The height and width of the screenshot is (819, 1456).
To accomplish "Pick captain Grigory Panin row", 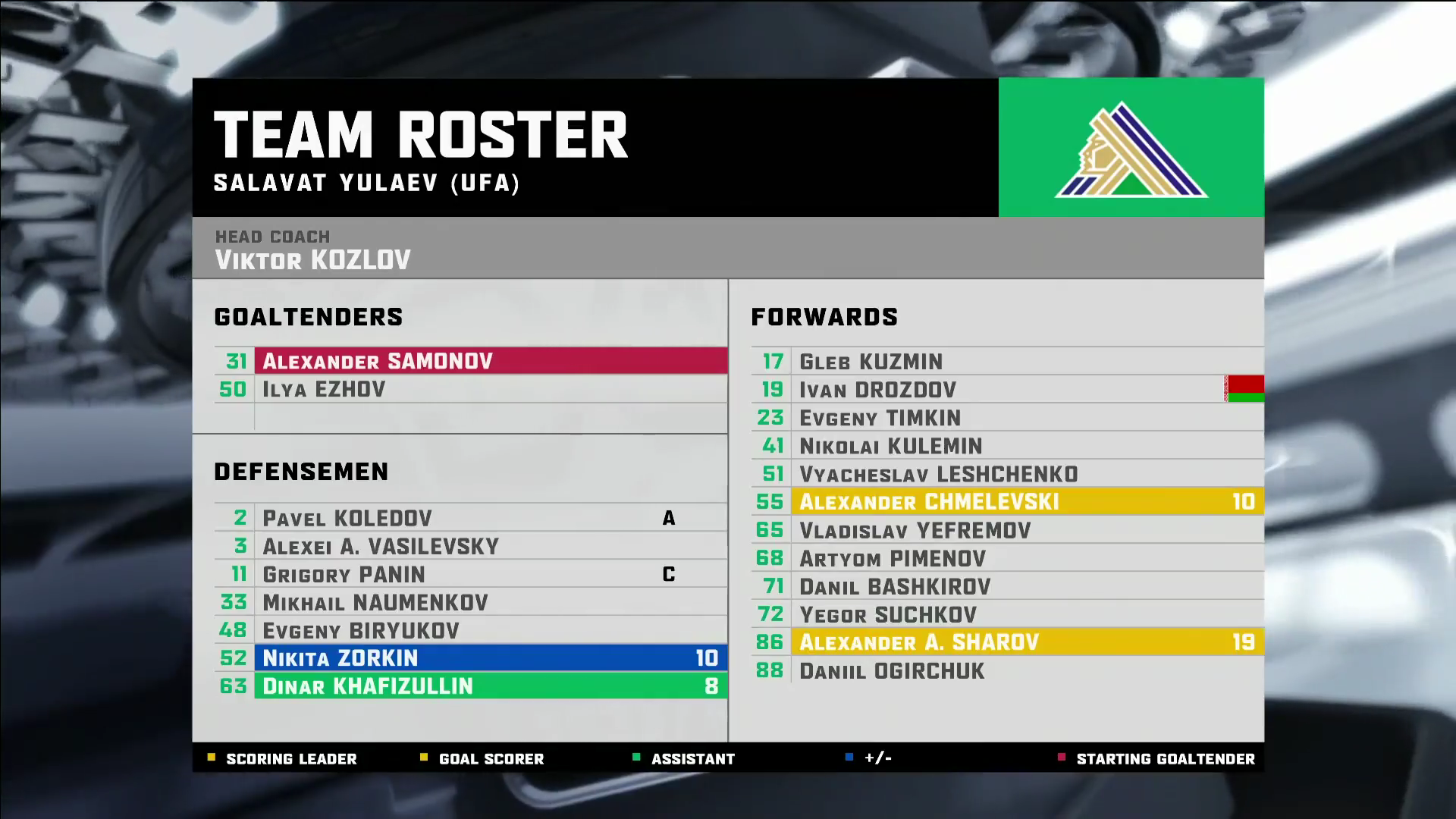I will (x=470, y=574).
